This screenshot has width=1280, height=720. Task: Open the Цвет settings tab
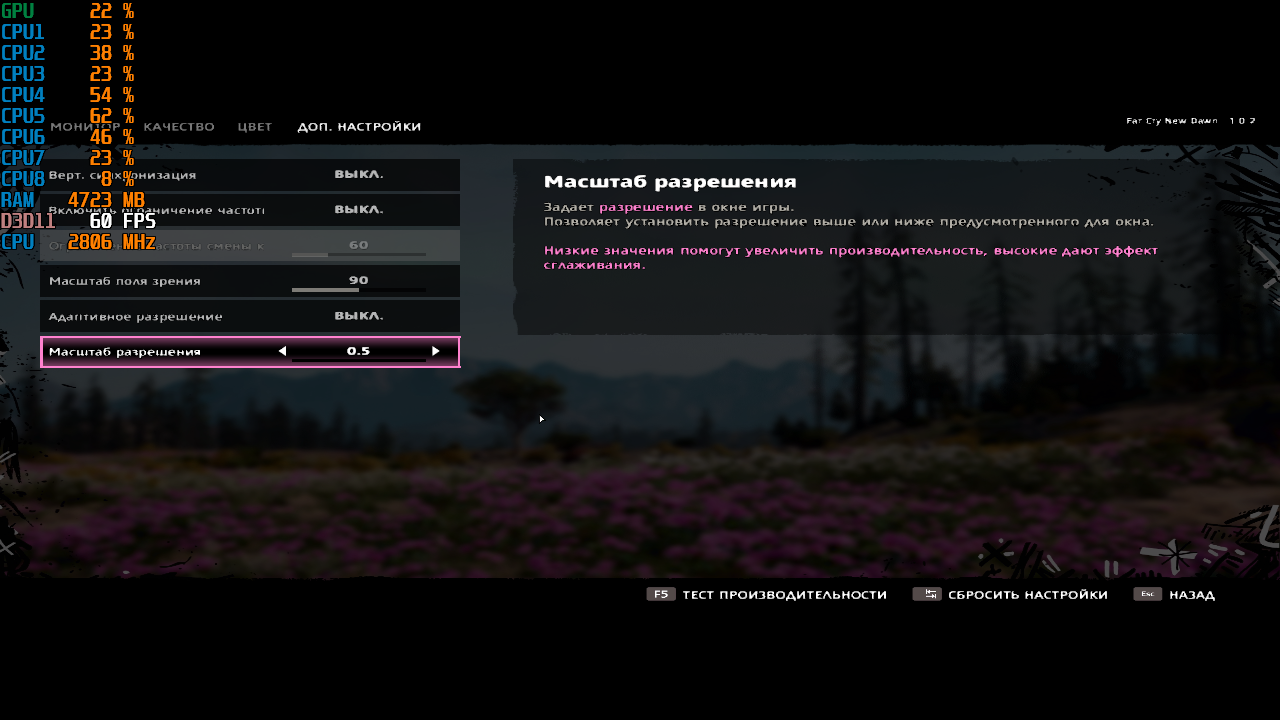[255, 127]
